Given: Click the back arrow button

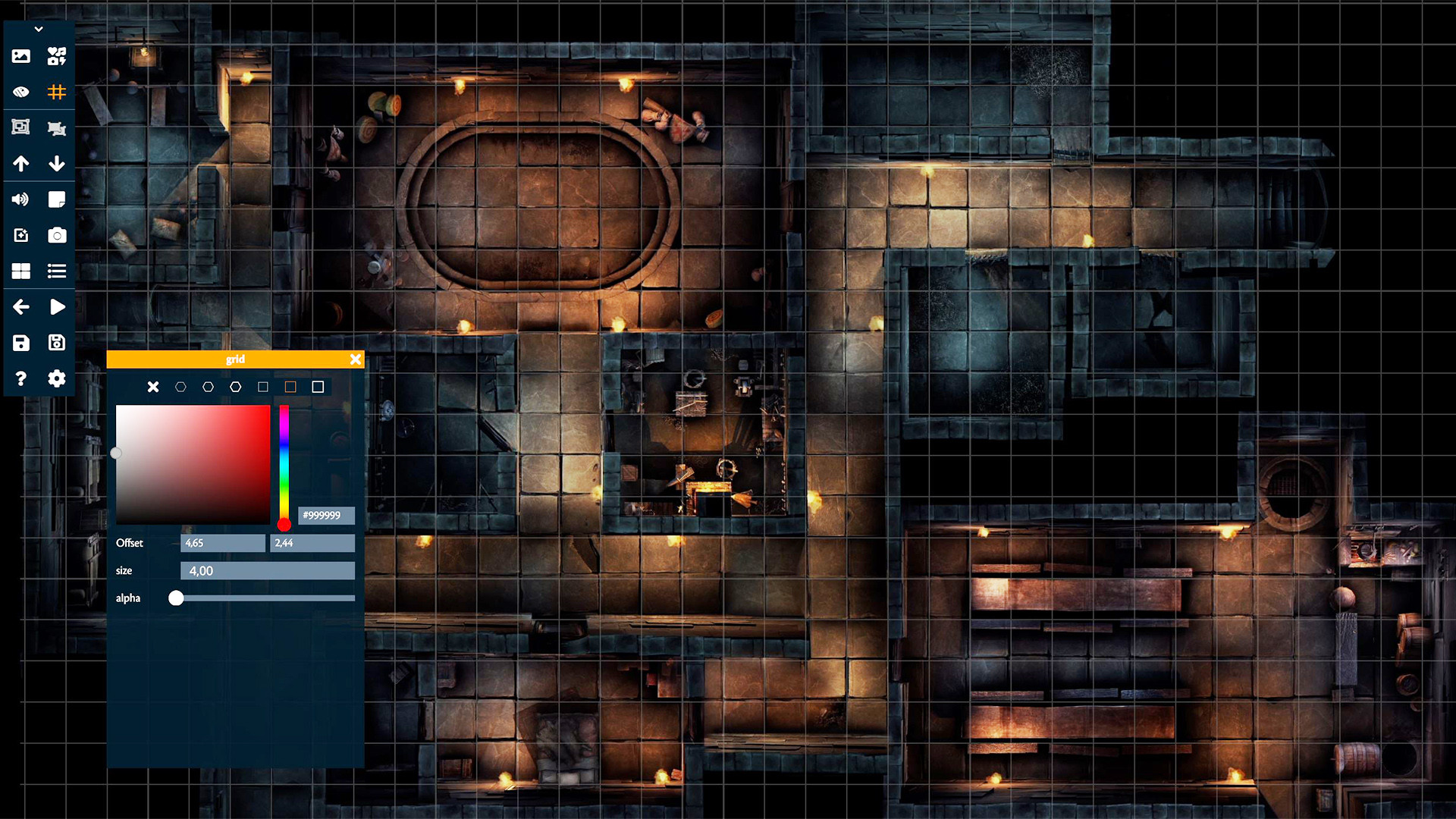Looking at the screenshot, I should coord(20,306).
